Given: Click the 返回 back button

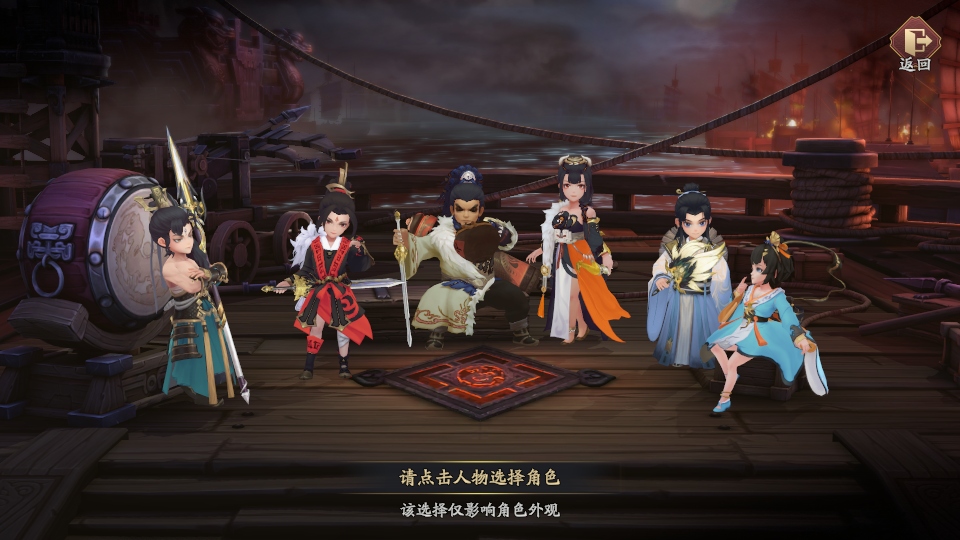Looking at the screenshot, I should (x=914, y=42).
